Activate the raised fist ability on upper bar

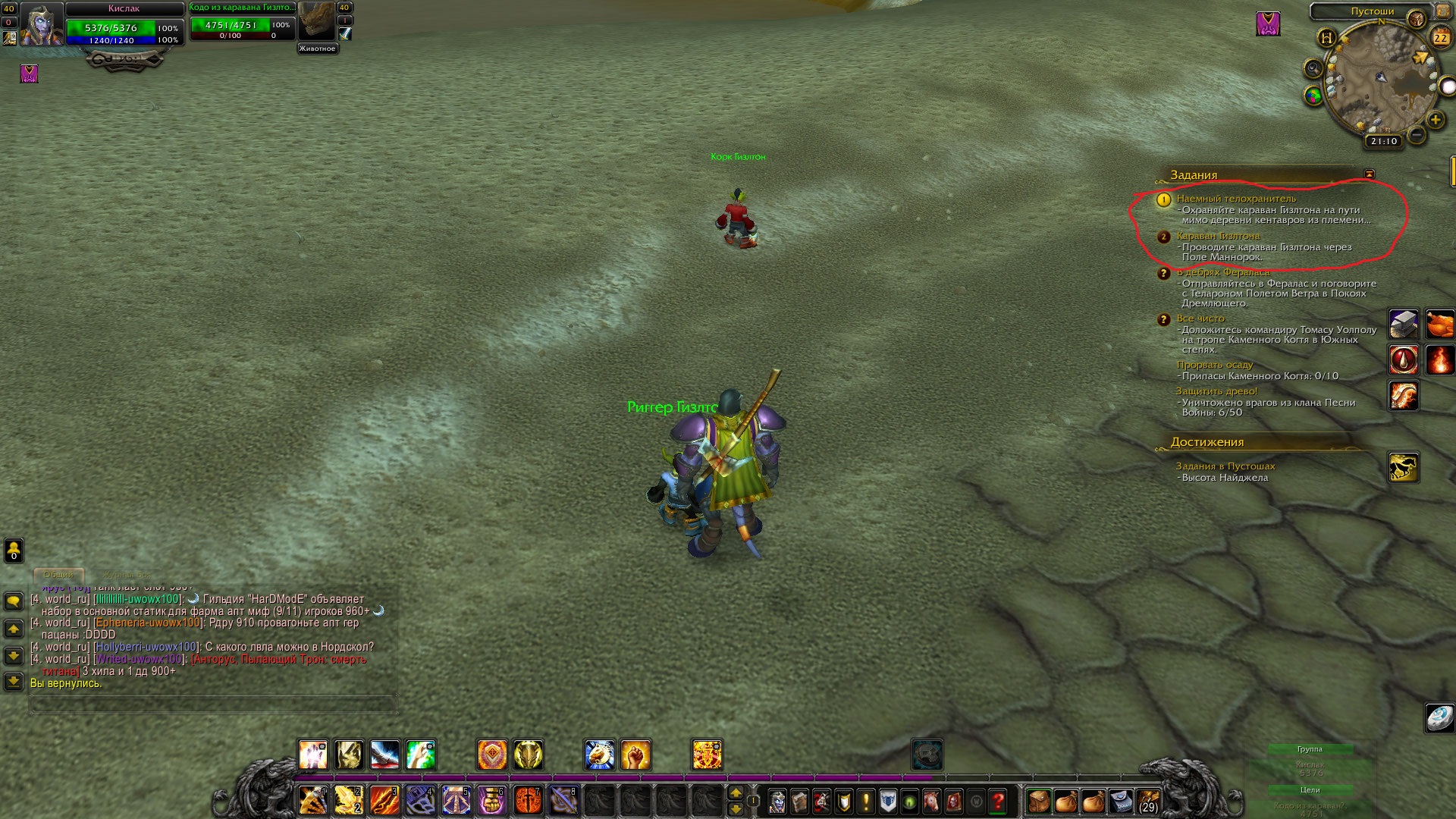point(635,755)
